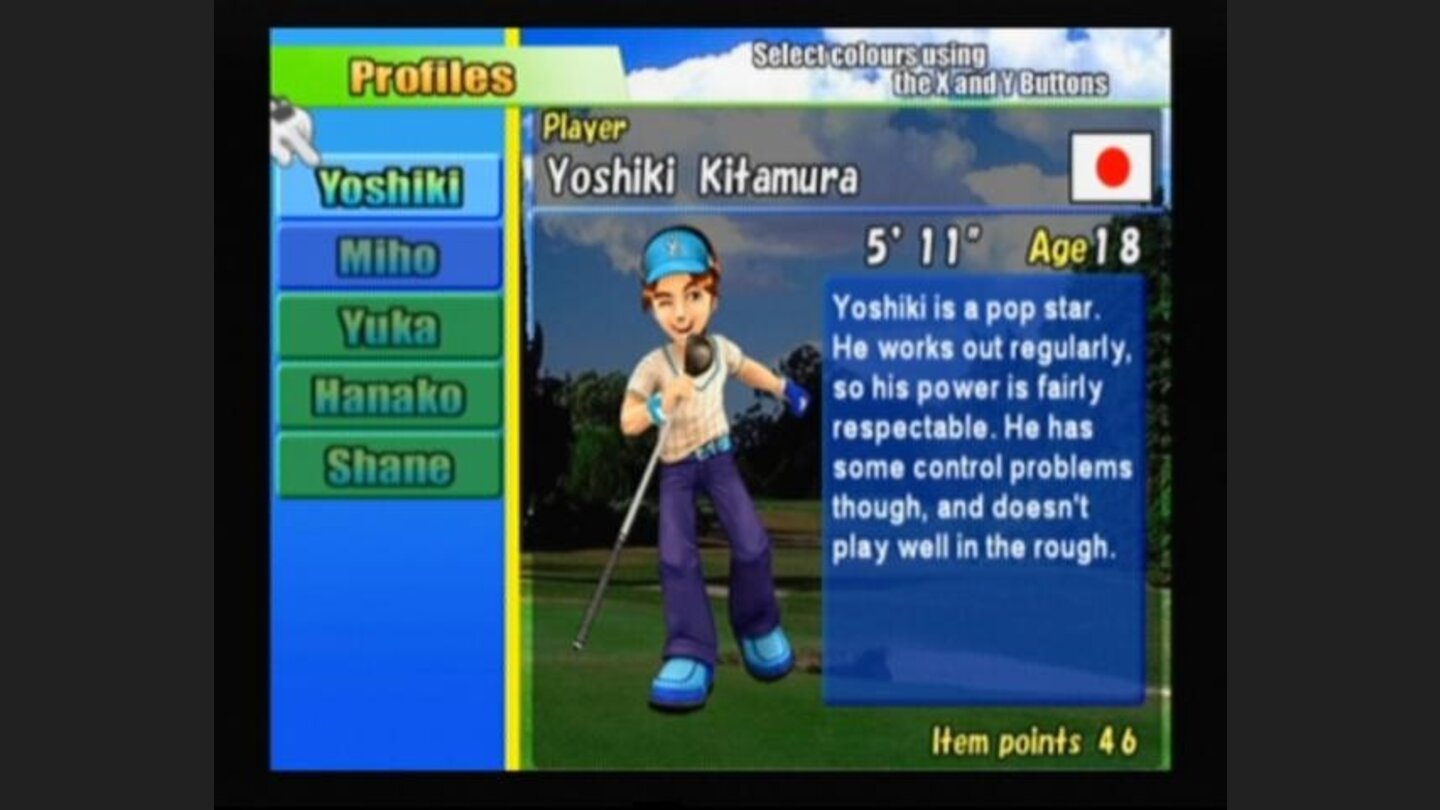Expand the Yuka profile entry
Viewport: 1440px width, 810px height.
[388, 327]
